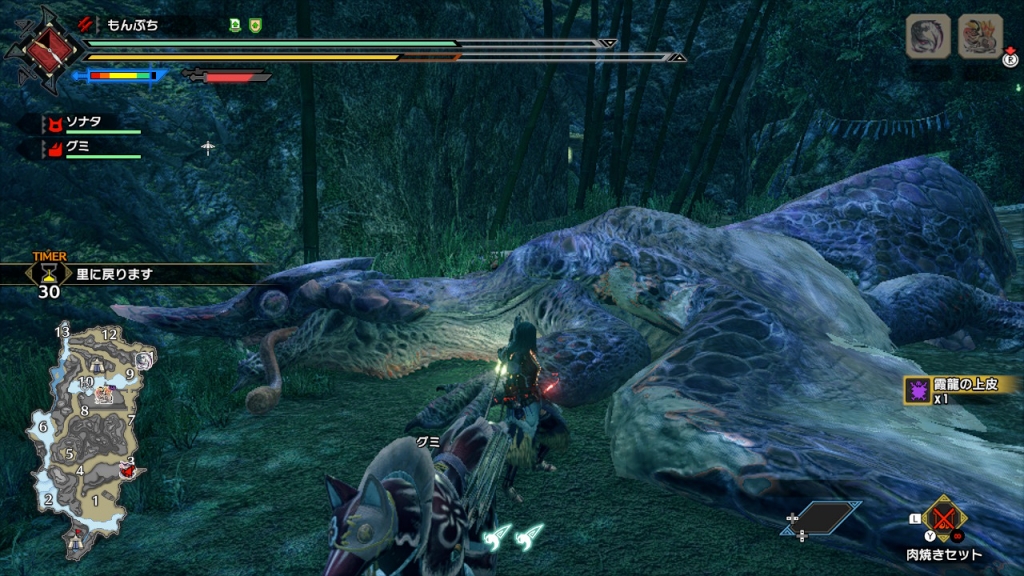Viewport: 1024px width, 576px height.
Task: Select the monster marker near area 9
Action: click(146, 360)
